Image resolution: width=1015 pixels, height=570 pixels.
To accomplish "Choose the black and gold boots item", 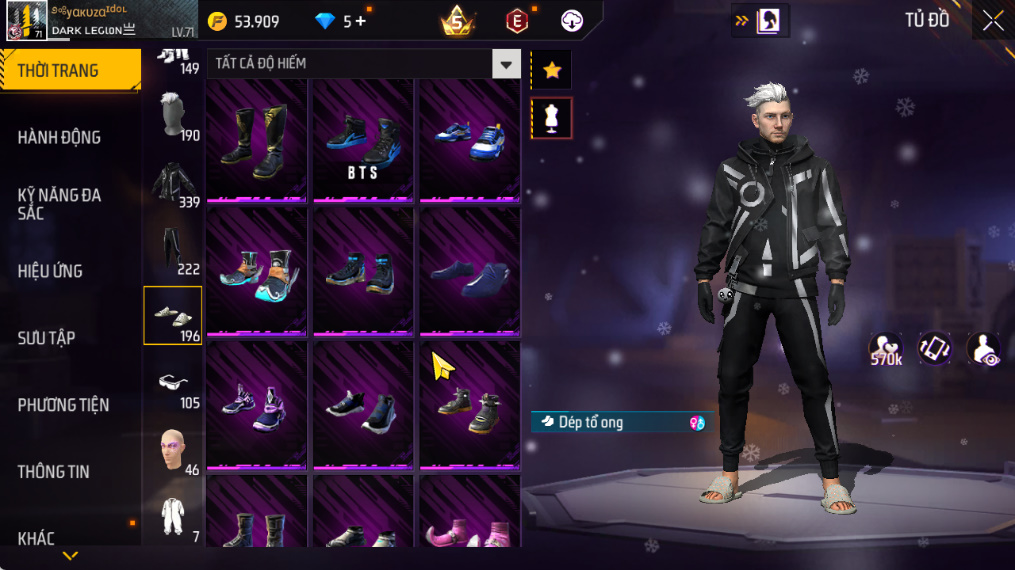I will click(x=256, y=140).
